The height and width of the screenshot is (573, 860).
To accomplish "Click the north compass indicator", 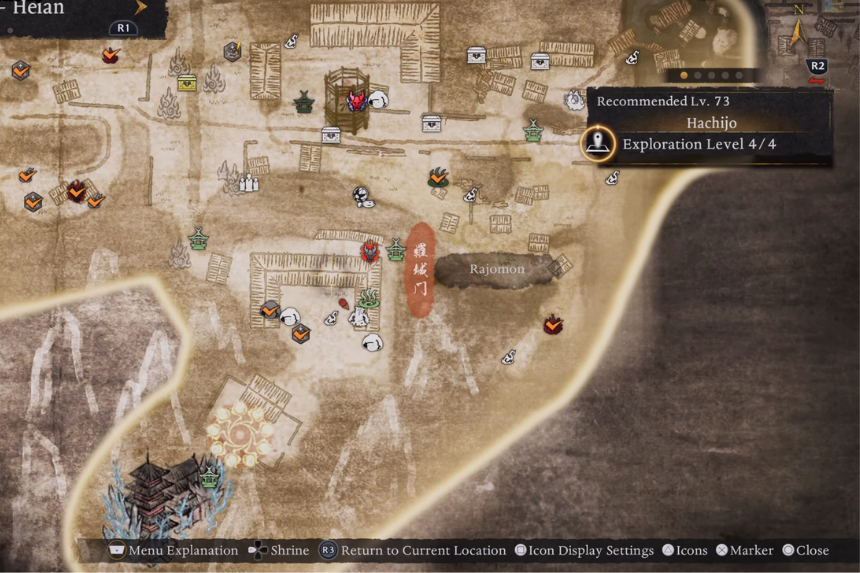I will (797, 31).
